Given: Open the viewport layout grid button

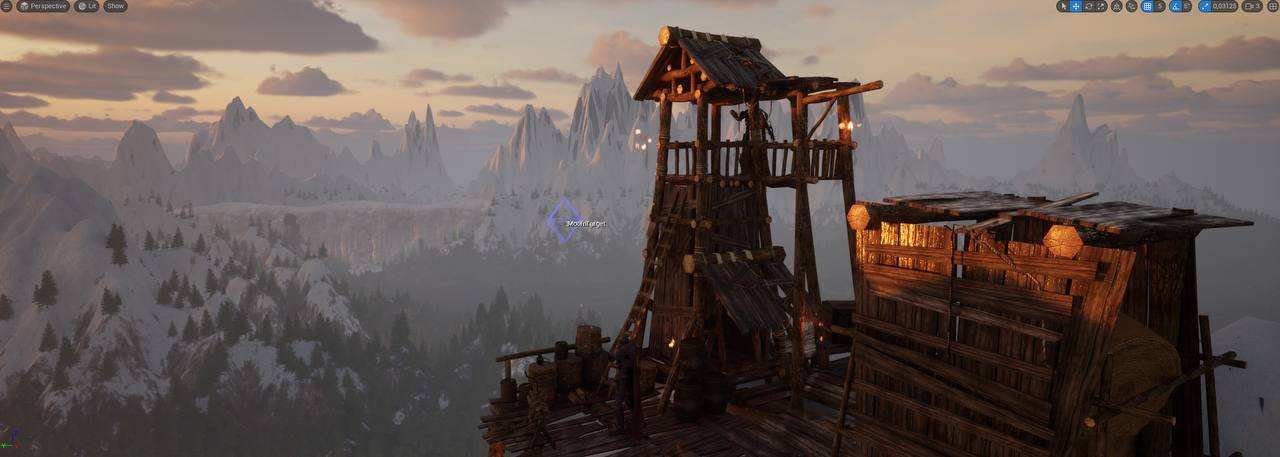Looking at the screenshot, I should 1273,6.
